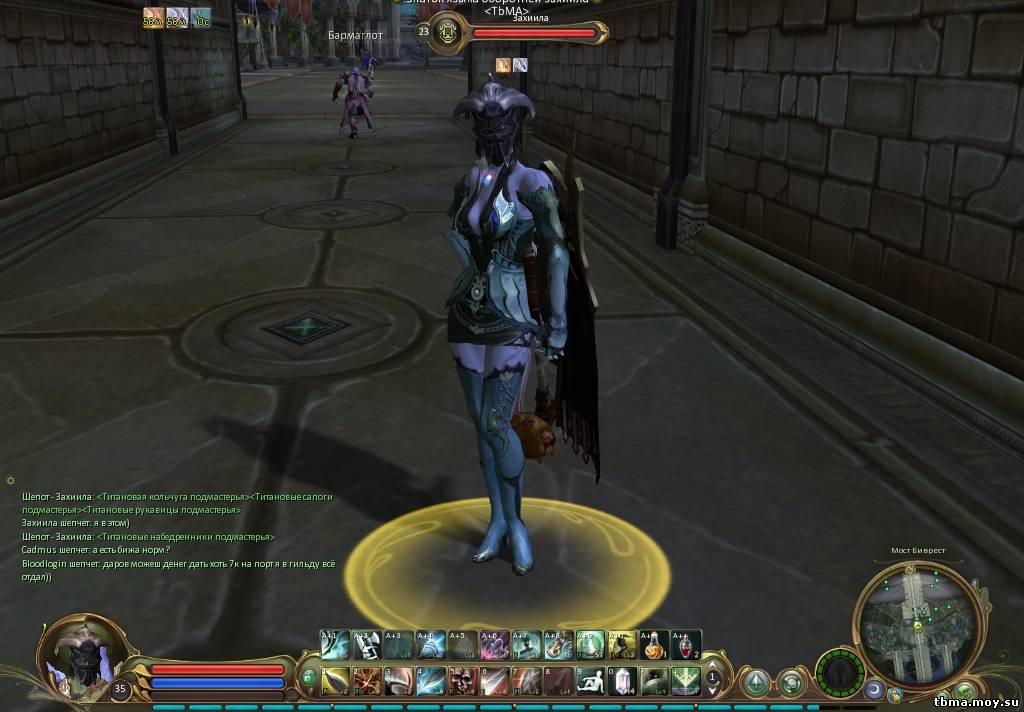Select the purple crystal item slot
The height and width of the screenshot is (712, 1024).
pos(622,681)
